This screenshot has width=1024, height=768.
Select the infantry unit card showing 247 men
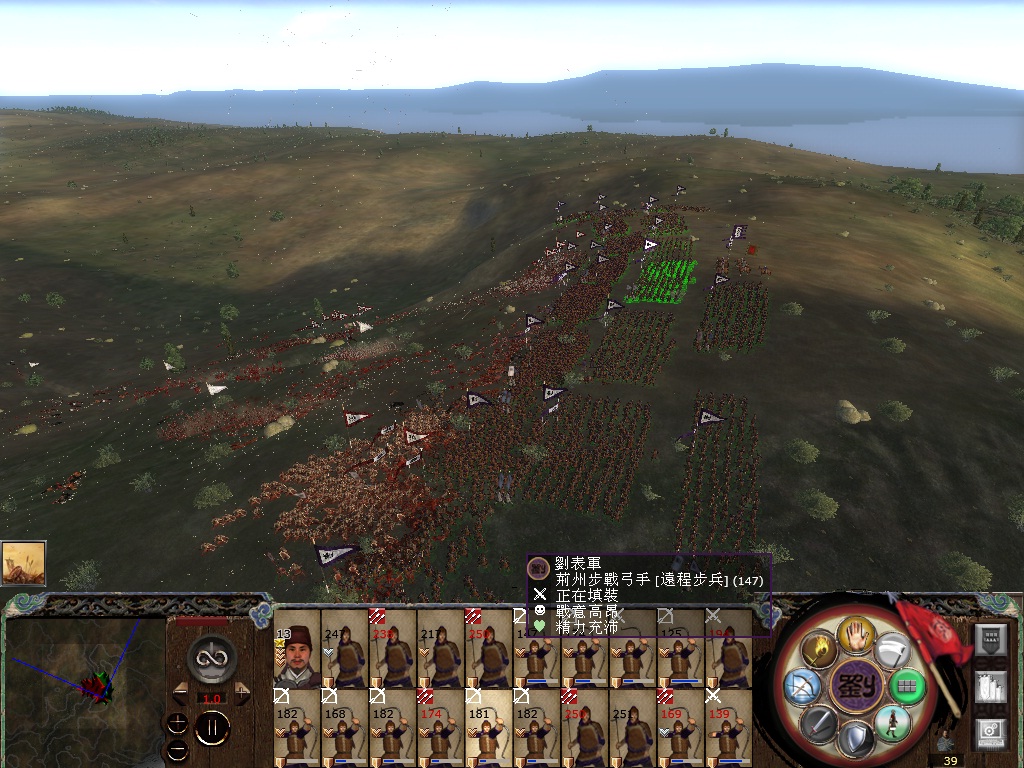coord(345,648)
